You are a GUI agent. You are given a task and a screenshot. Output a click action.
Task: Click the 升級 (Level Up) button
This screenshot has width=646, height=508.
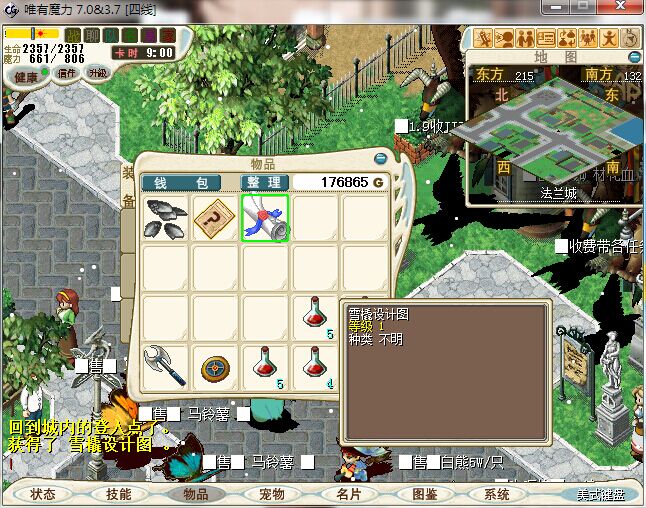pyautogui.click(x=98, y=73)
